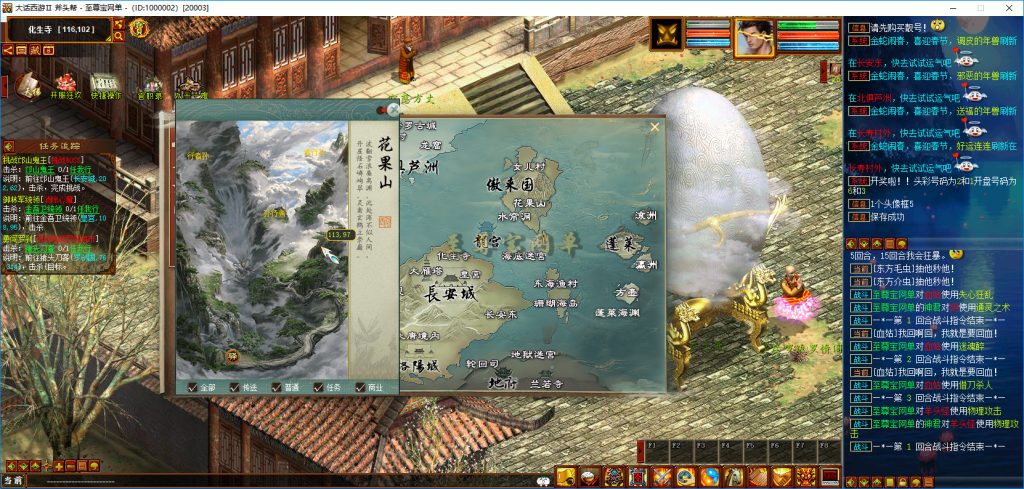Toggle the 普通 map filter checkbox
The width and height of the screenshot is (1024, 489).
(277, 387)
